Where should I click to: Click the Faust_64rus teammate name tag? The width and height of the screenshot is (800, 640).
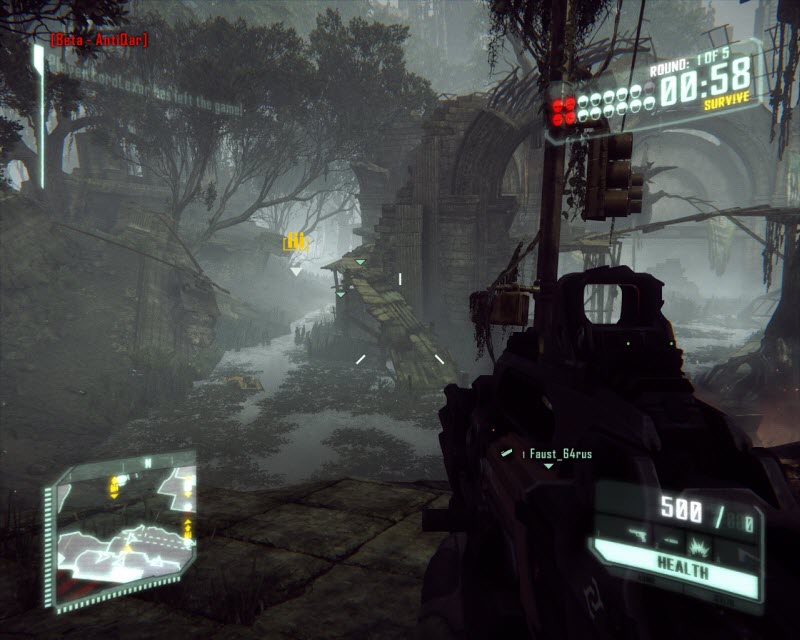click(x=560, y=454)
